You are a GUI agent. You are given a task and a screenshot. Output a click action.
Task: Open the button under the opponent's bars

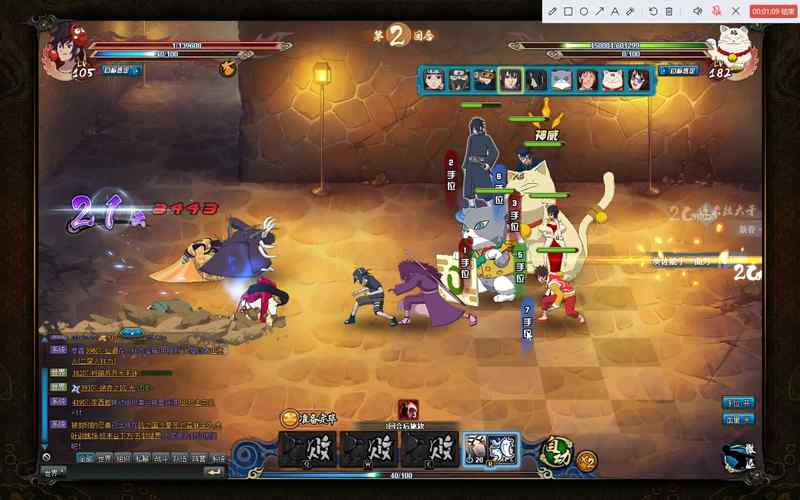[x=683, y=71]
